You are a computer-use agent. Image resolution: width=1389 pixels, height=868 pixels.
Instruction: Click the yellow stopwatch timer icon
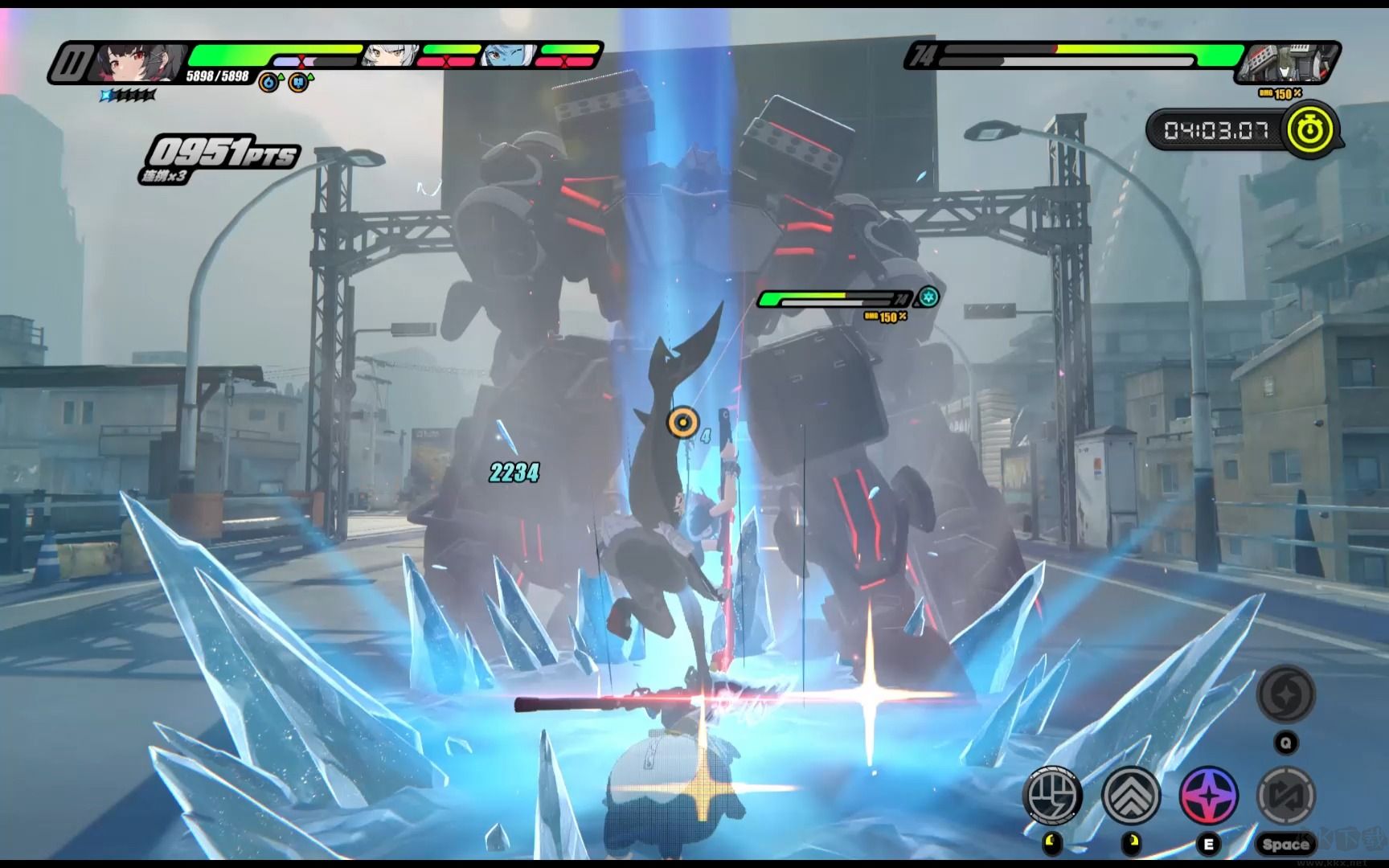point(1313,129)
